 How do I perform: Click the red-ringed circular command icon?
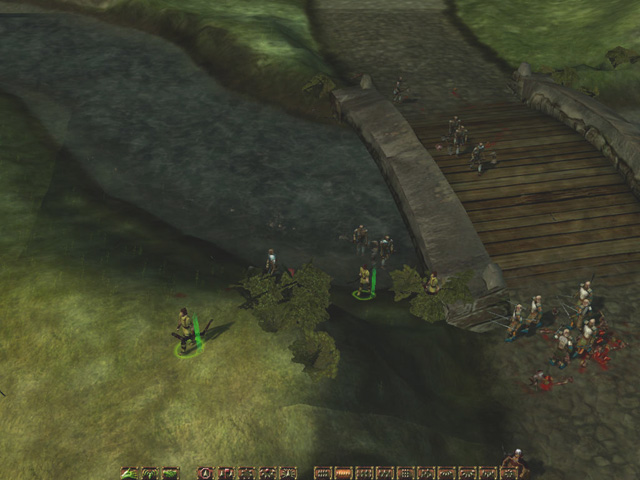coord(206,473)
